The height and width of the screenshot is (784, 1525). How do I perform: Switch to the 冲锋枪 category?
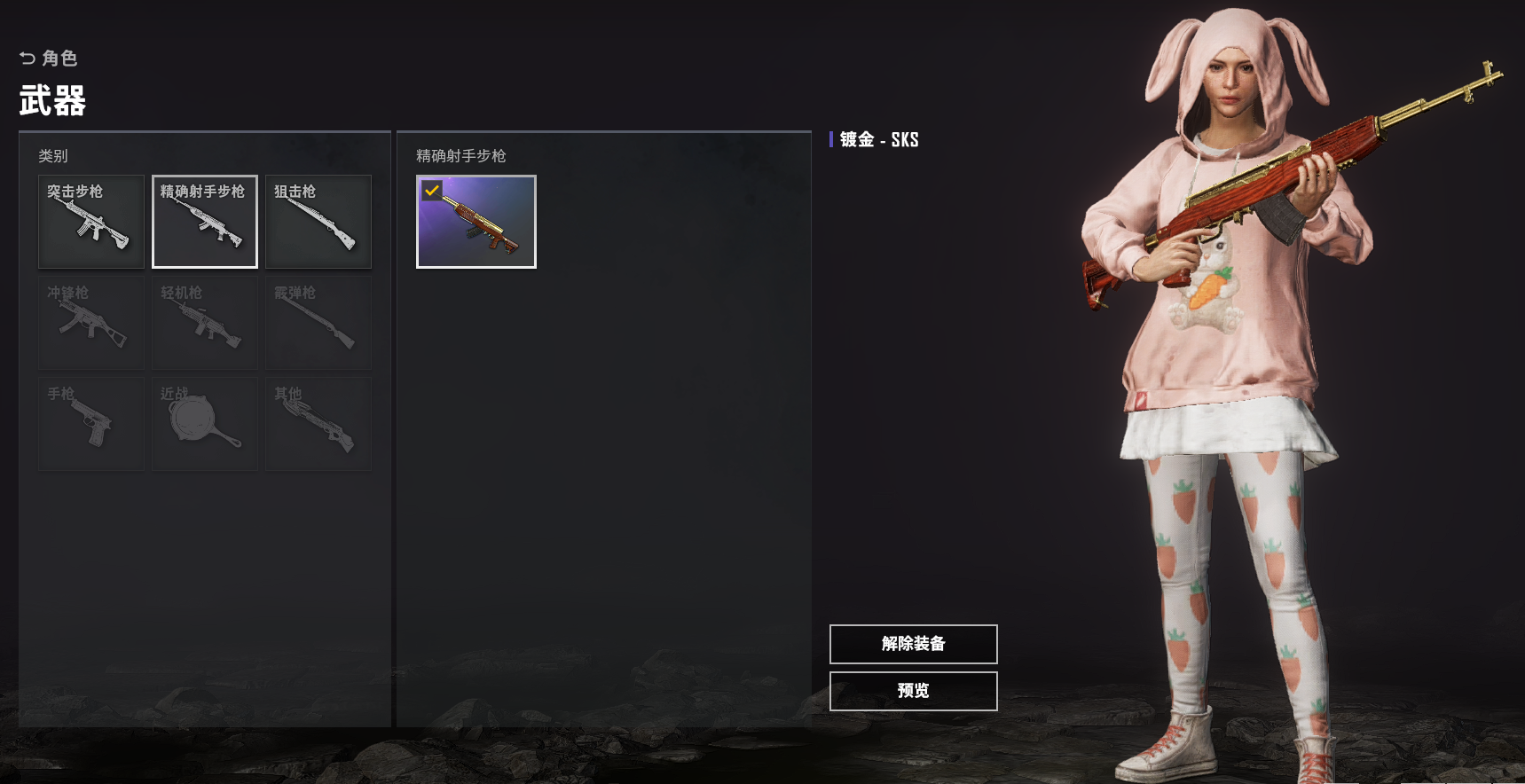pyautogui.click(x=91, y=323)
